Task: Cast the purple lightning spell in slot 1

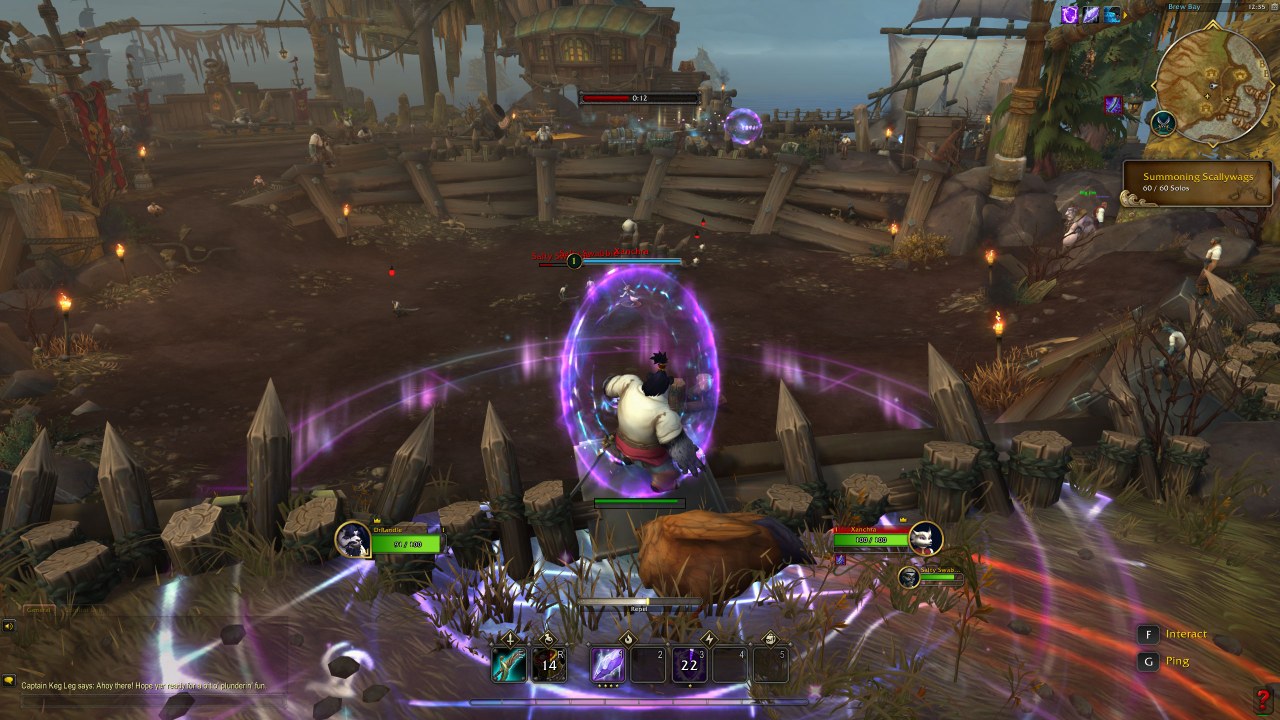Action: [608, 664]
